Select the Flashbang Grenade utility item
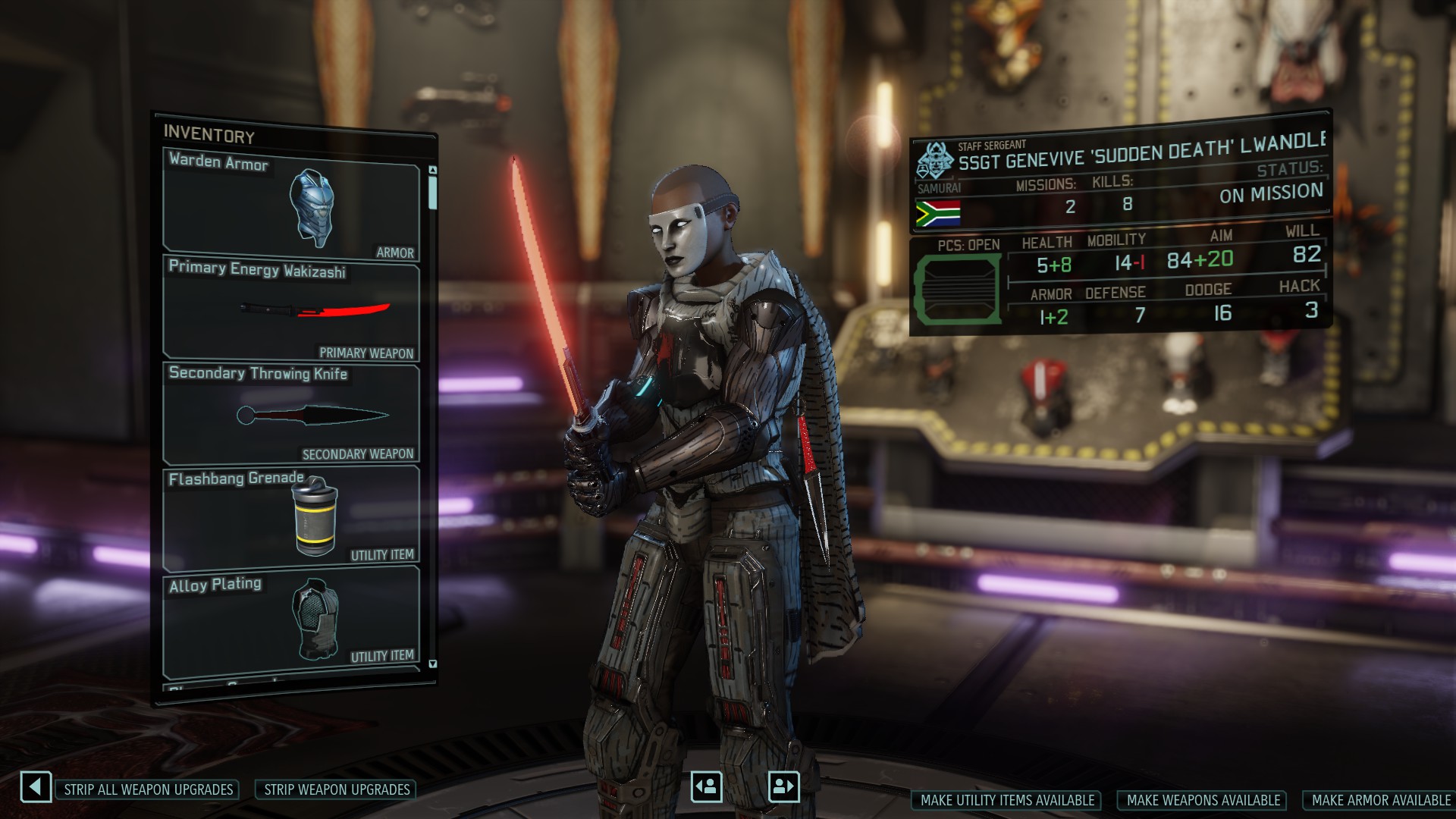 click(x=291, y=517)
